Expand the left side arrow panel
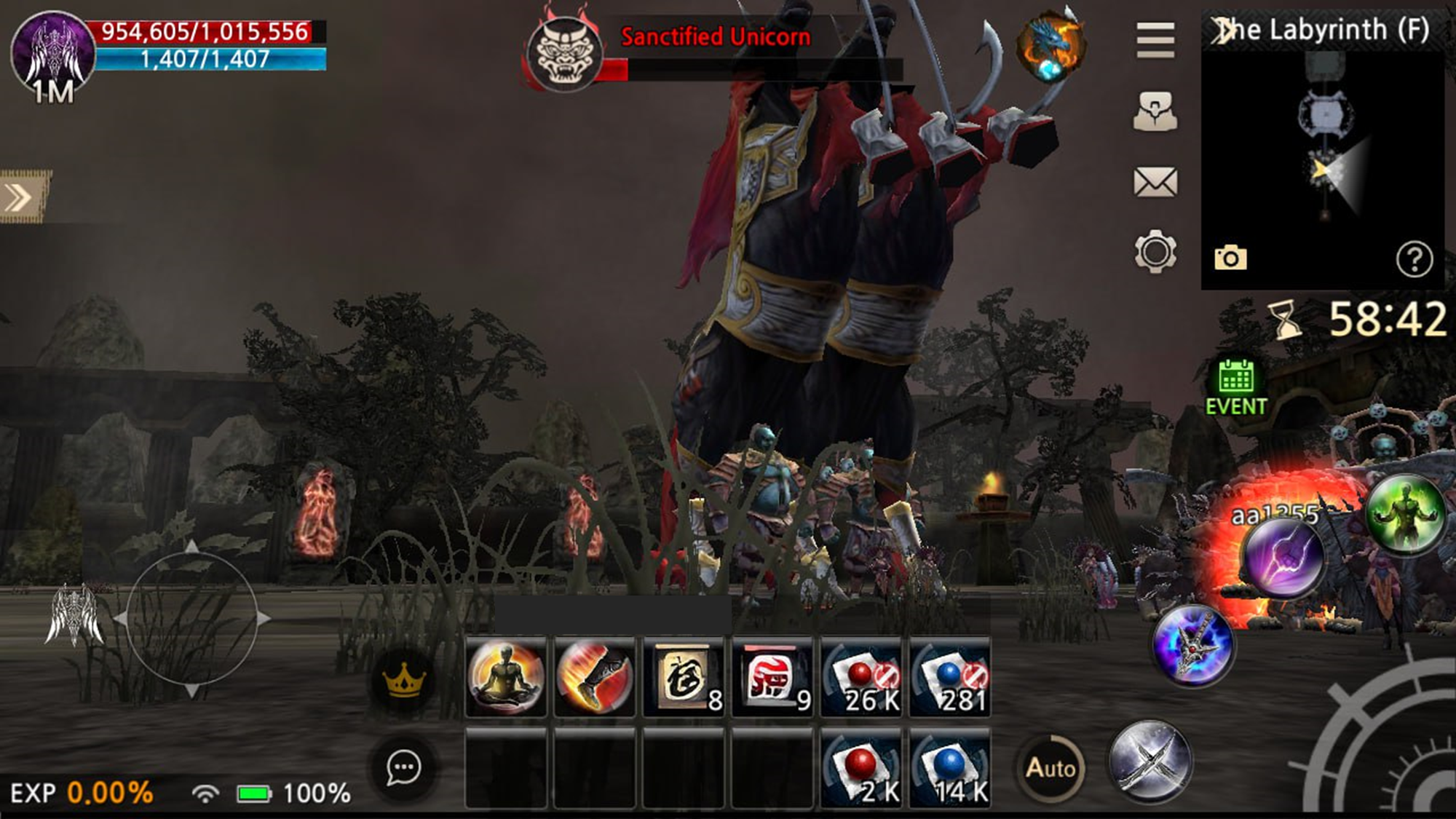The width and height of the screenshot is (1456, 819). coord(20,197)
